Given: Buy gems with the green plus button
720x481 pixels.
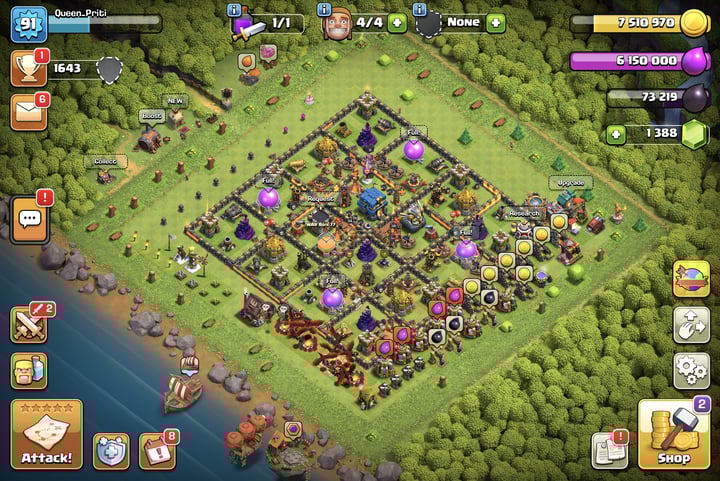Looking at the screenshot, I should point(616,134).
